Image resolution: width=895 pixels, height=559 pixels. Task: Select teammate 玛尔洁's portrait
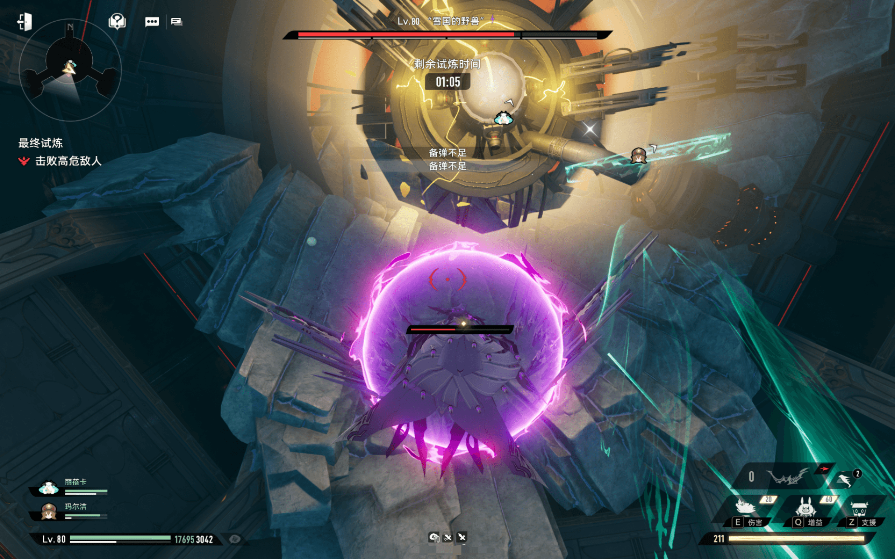(47, 512)
